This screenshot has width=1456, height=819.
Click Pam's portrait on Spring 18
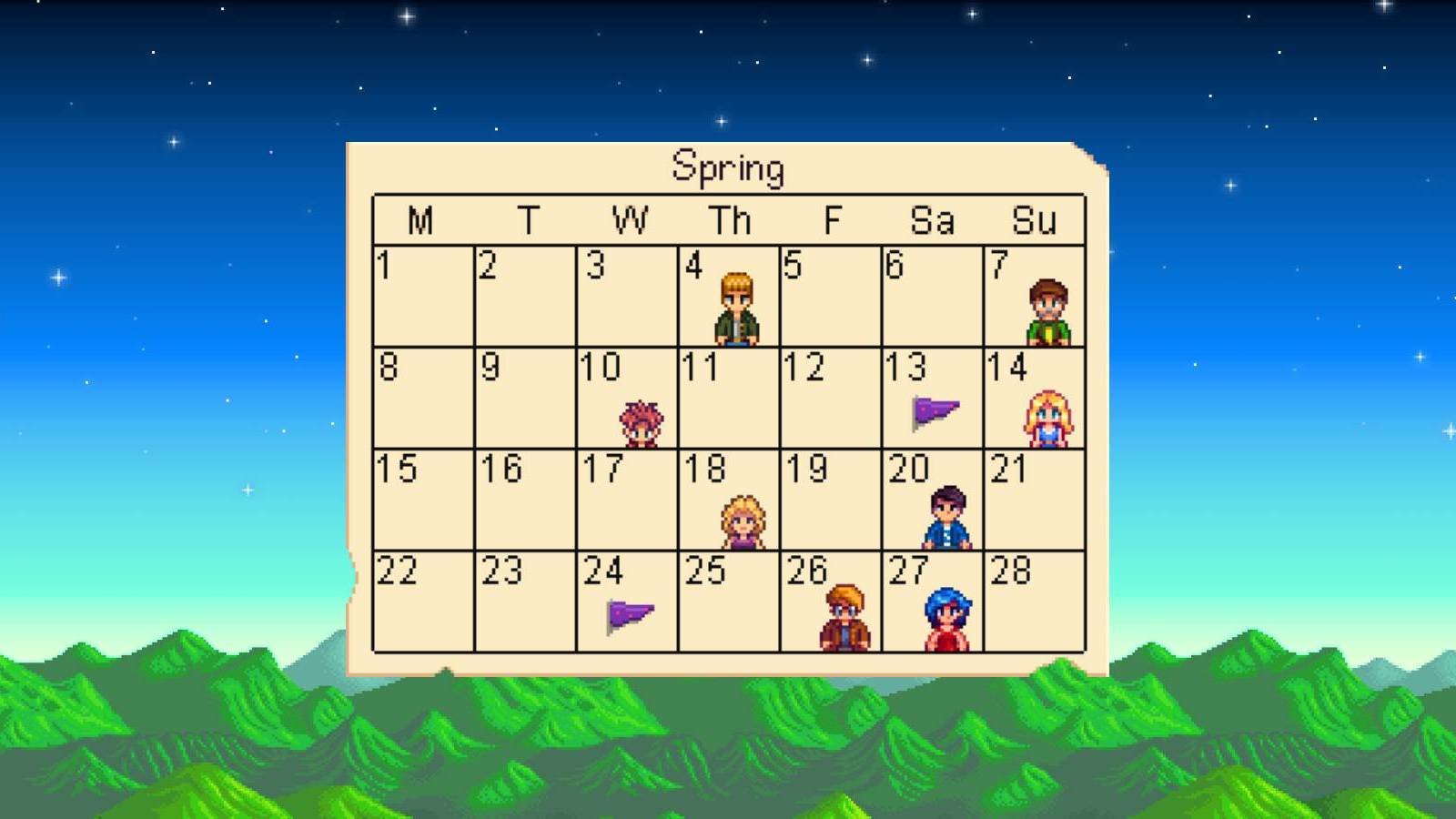tap(743, 519)
